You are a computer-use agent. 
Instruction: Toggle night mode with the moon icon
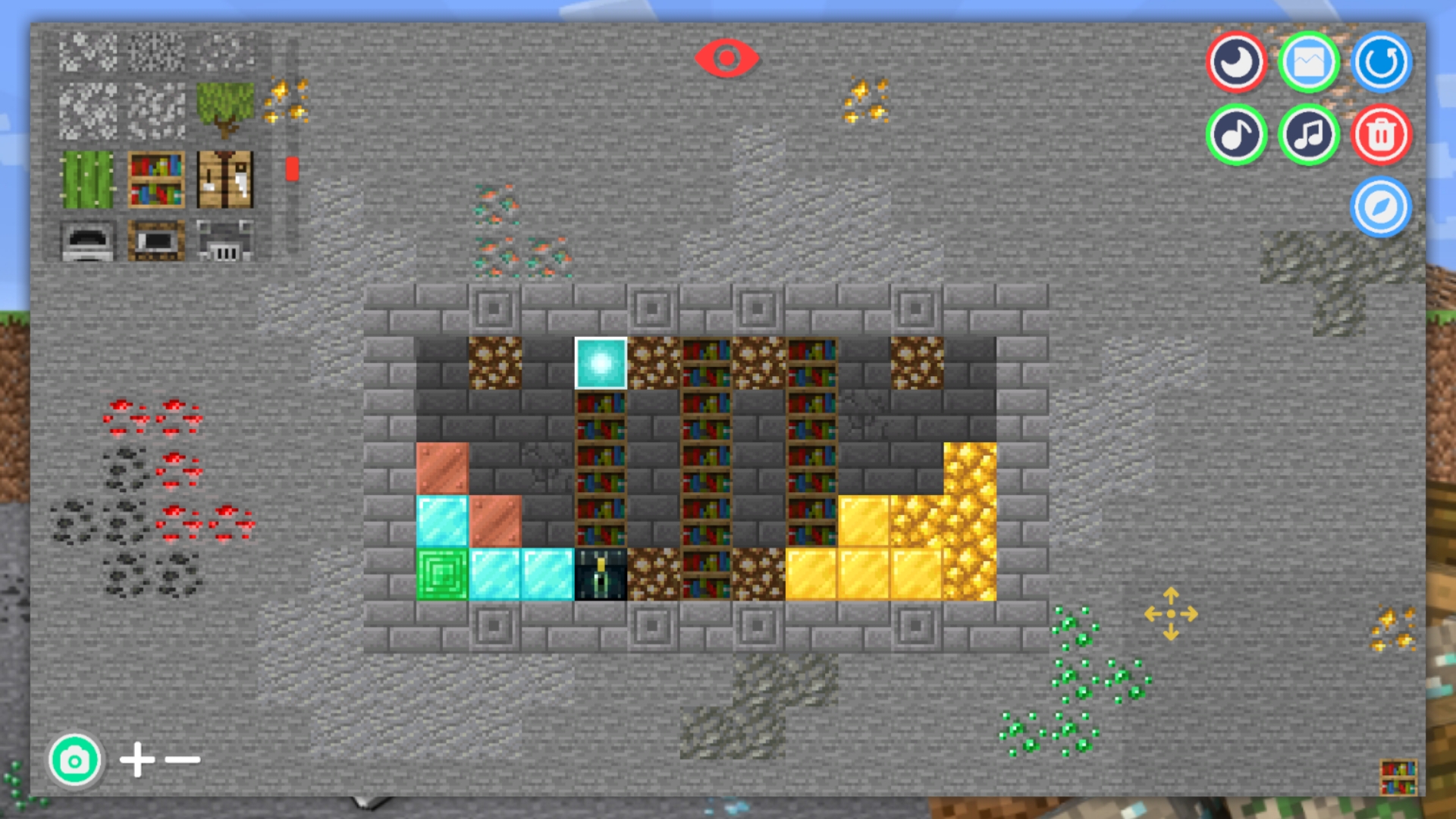(1235, 64)
